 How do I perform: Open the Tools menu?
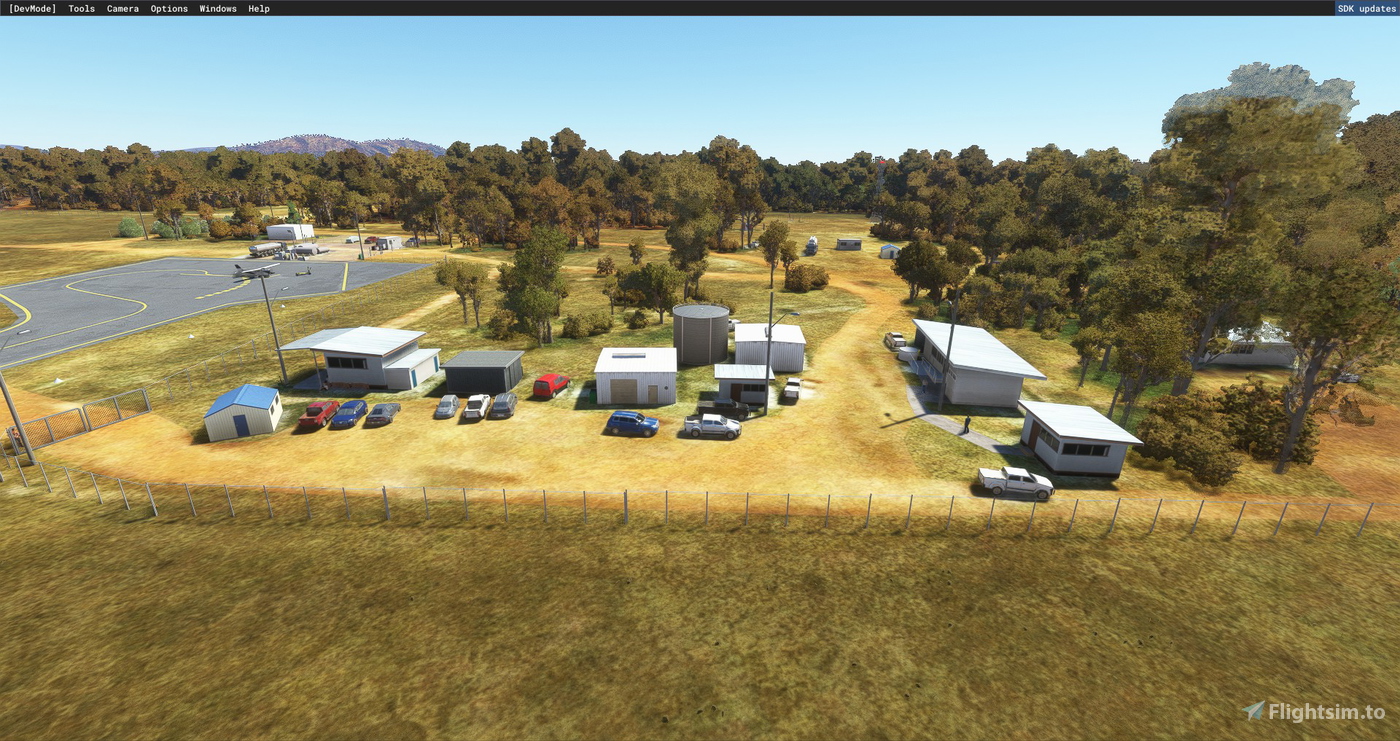point(80,8)
